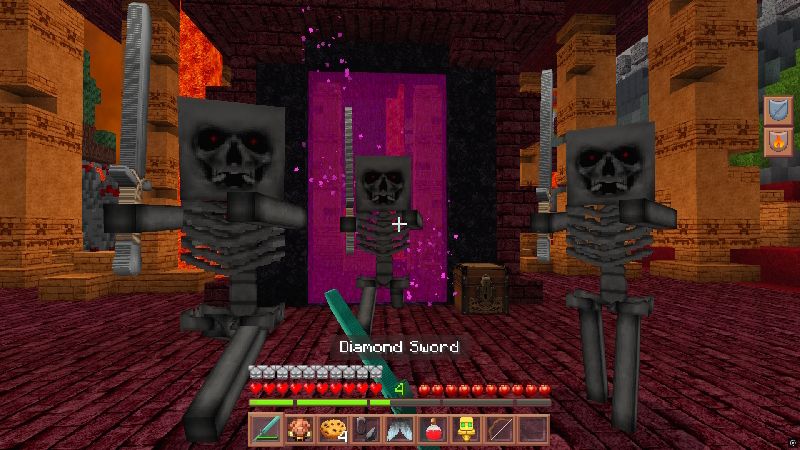Click the blue shield resistance effect icon
Screen dimensions: 800x450
coord(777,110)
